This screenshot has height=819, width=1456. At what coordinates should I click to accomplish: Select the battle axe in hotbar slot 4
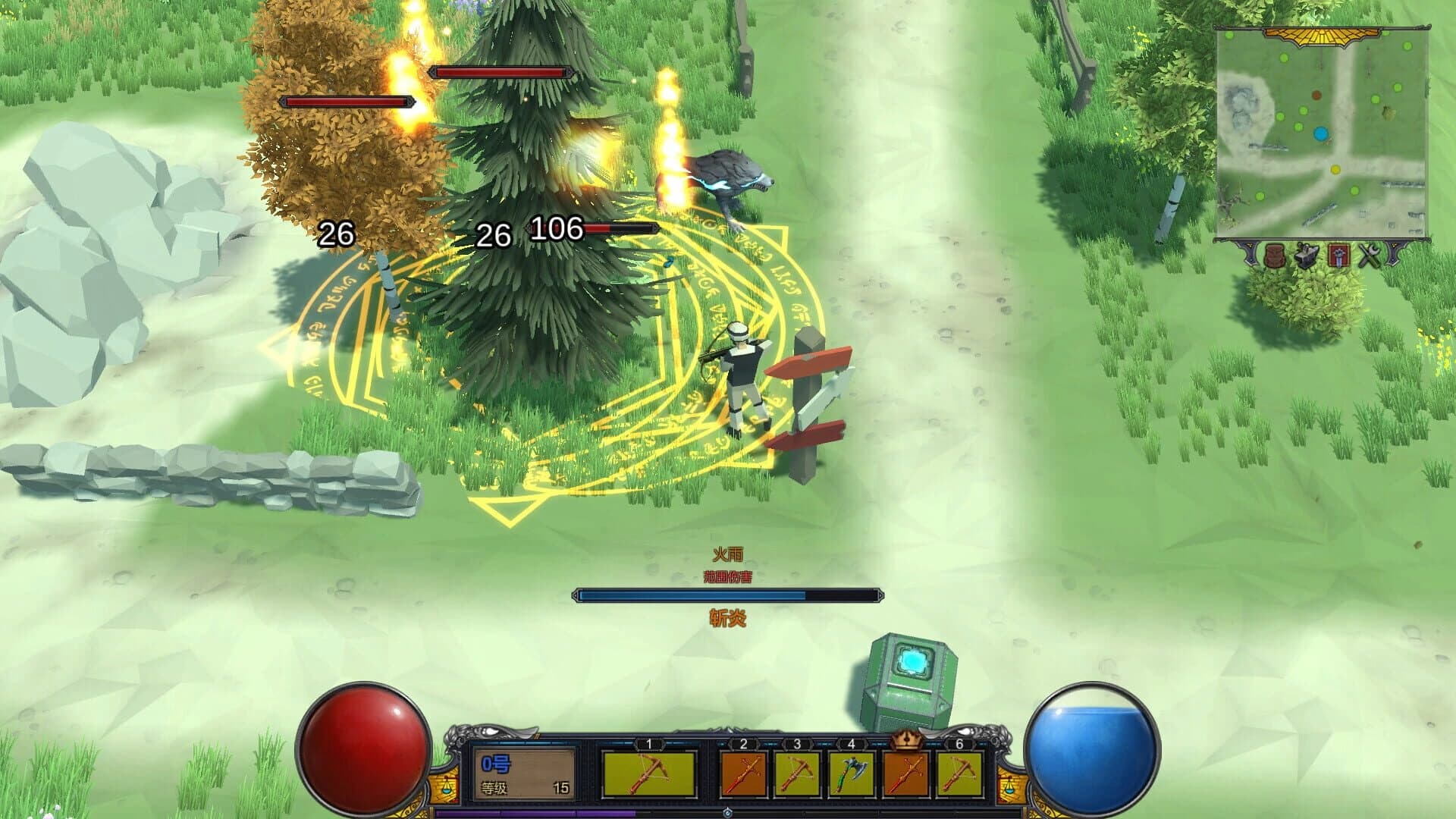pyautogui.click(x=851, y=773)
